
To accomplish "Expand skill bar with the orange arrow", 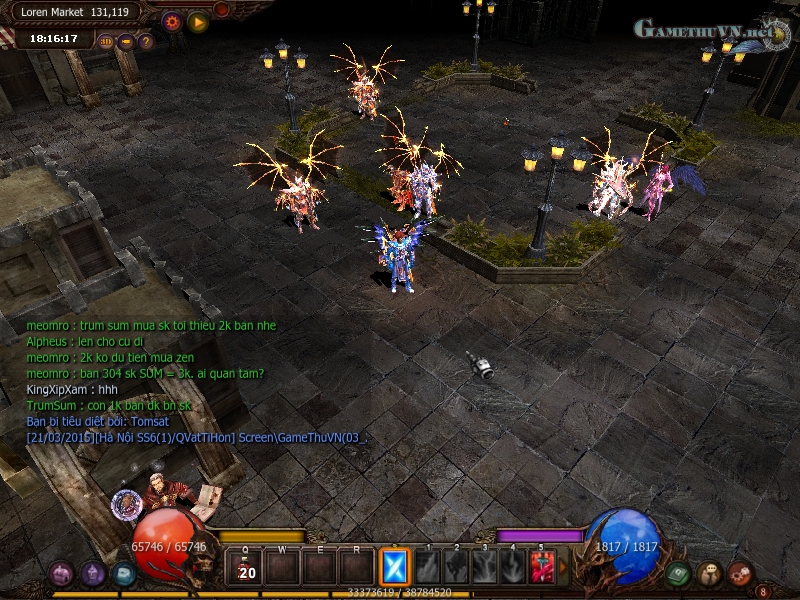I will [x=563, y=568].
